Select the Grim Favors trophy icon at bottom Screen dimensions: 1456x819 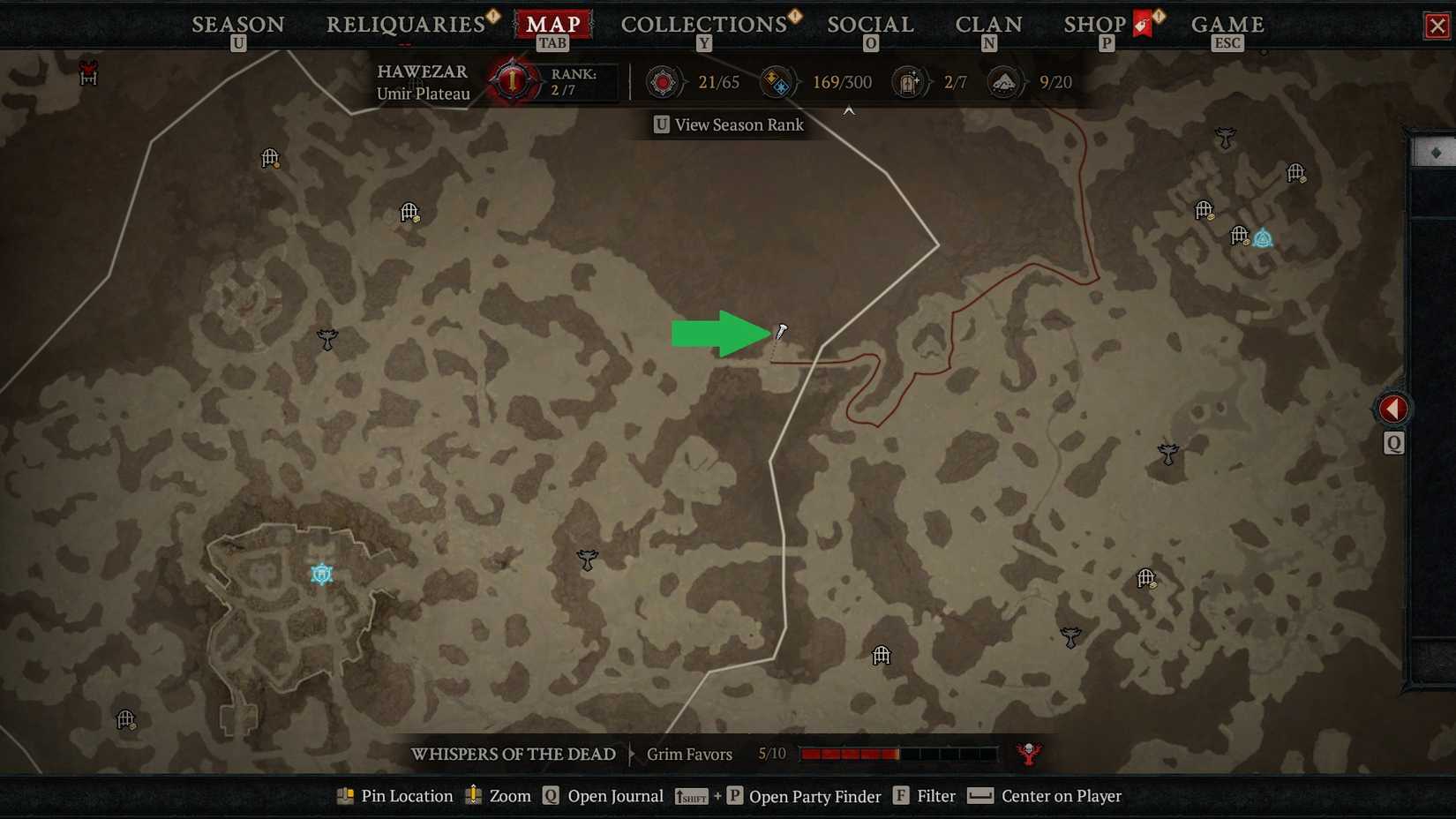(x=1029, y=755)
